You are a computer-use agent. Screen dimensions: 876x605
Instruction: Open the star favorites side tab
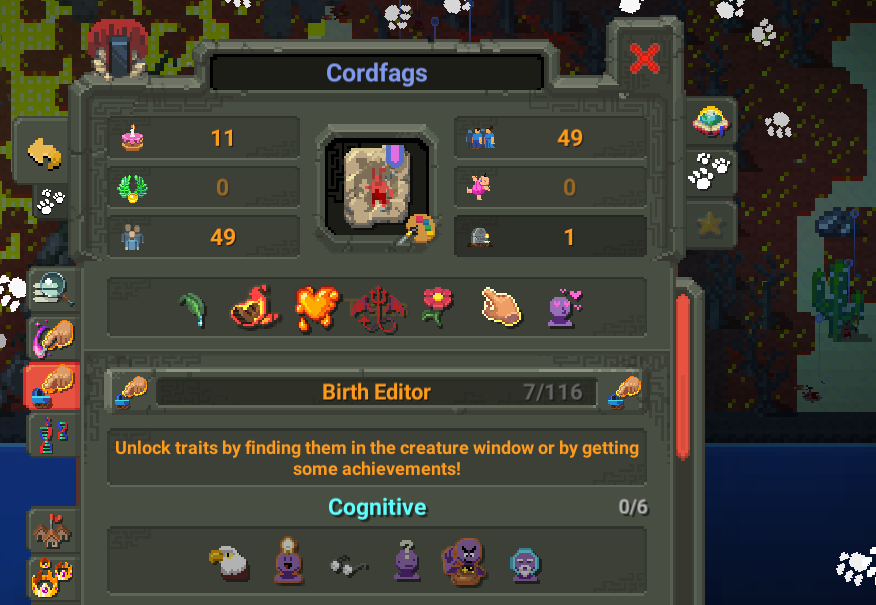click(x=710, y=224)
